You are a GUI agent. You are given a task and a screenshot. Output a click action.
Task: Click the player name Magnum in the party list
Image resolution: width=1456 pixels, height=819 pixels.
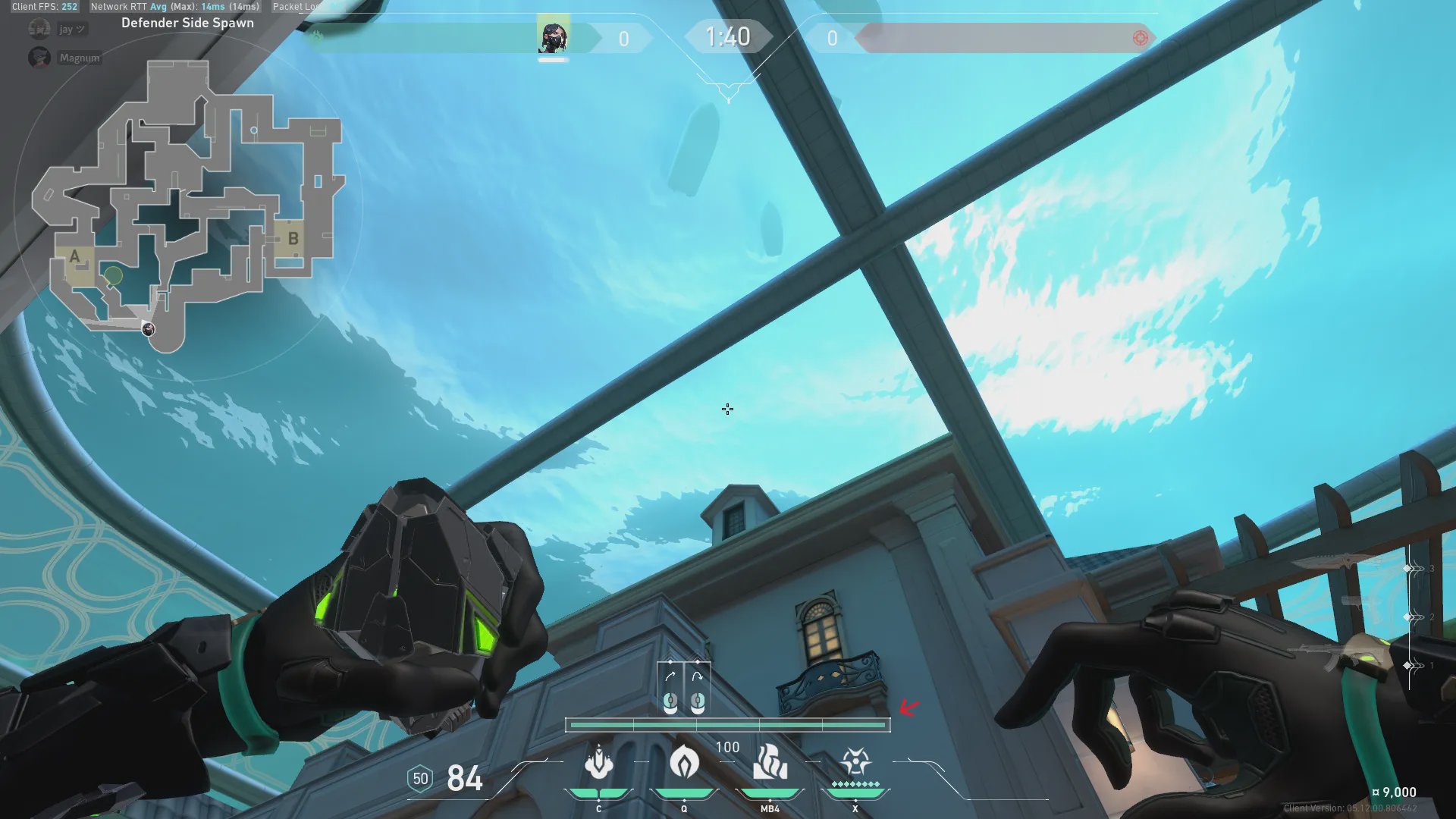[x=79, y=58]
